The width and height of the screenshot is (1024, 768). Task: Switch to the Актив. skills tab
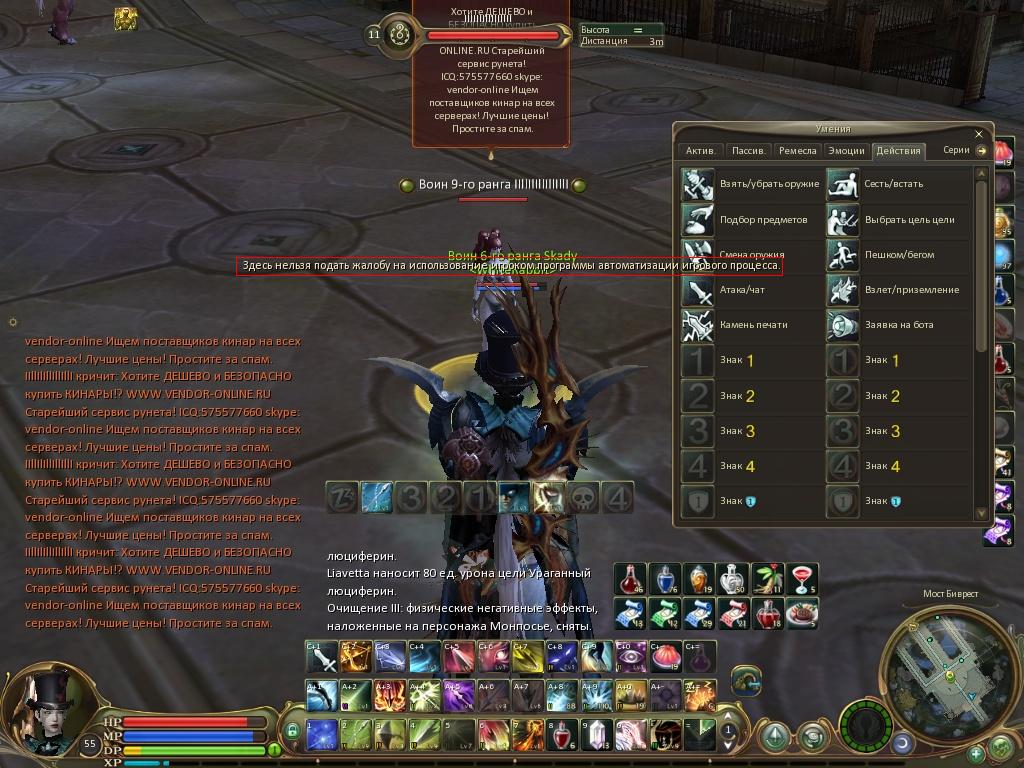[700, 151]
